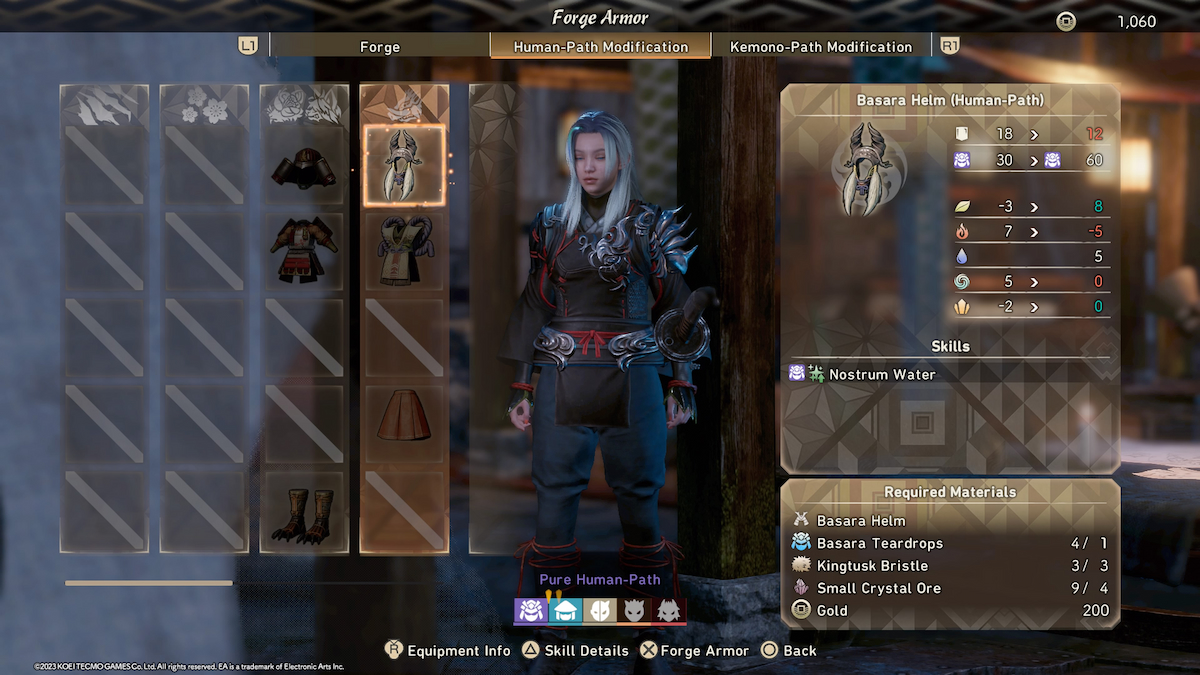Screen dimensions: 1200x675
Task: Select the highlighted Basara Helm slot
Action: pos(404,165)
